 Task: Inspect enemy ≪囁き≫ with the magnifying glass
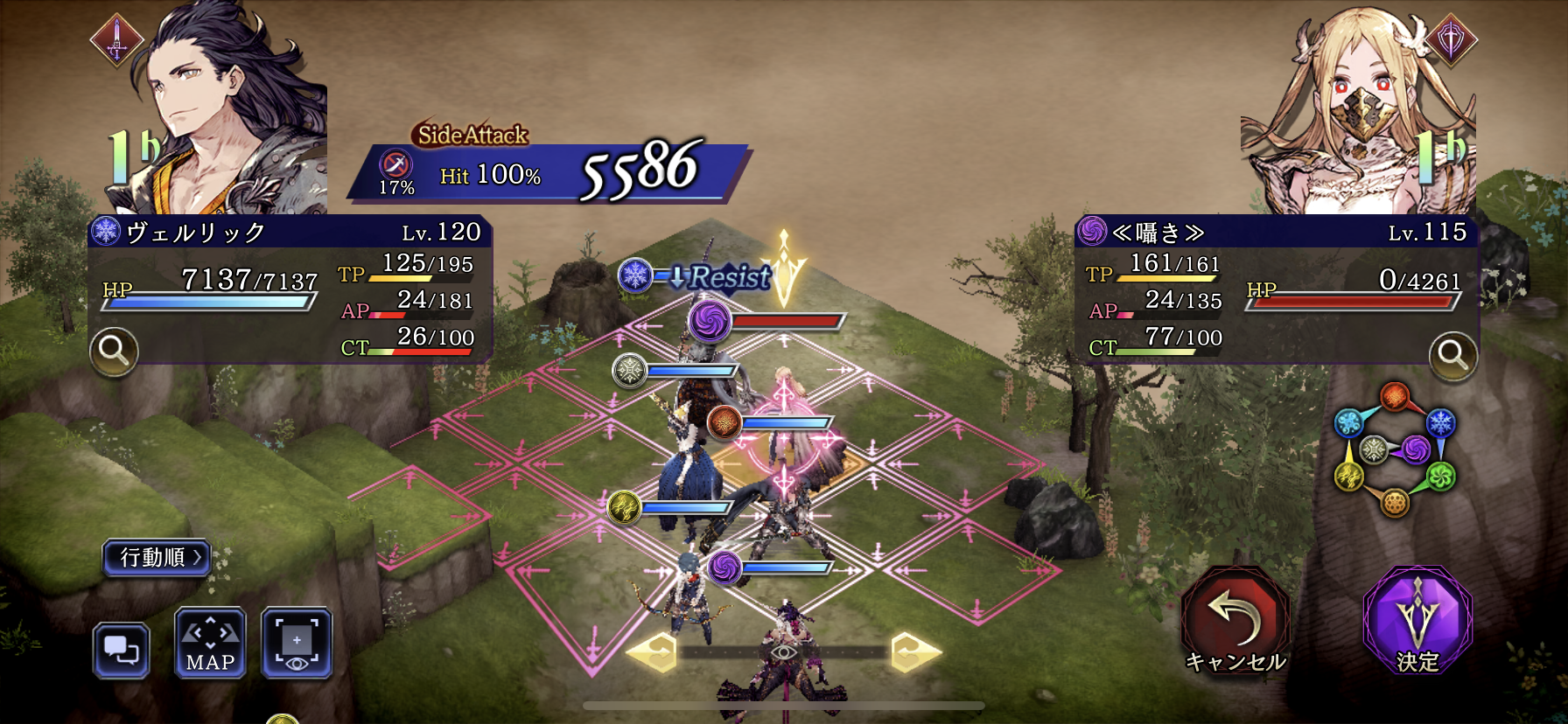[x=1452, y=355]
